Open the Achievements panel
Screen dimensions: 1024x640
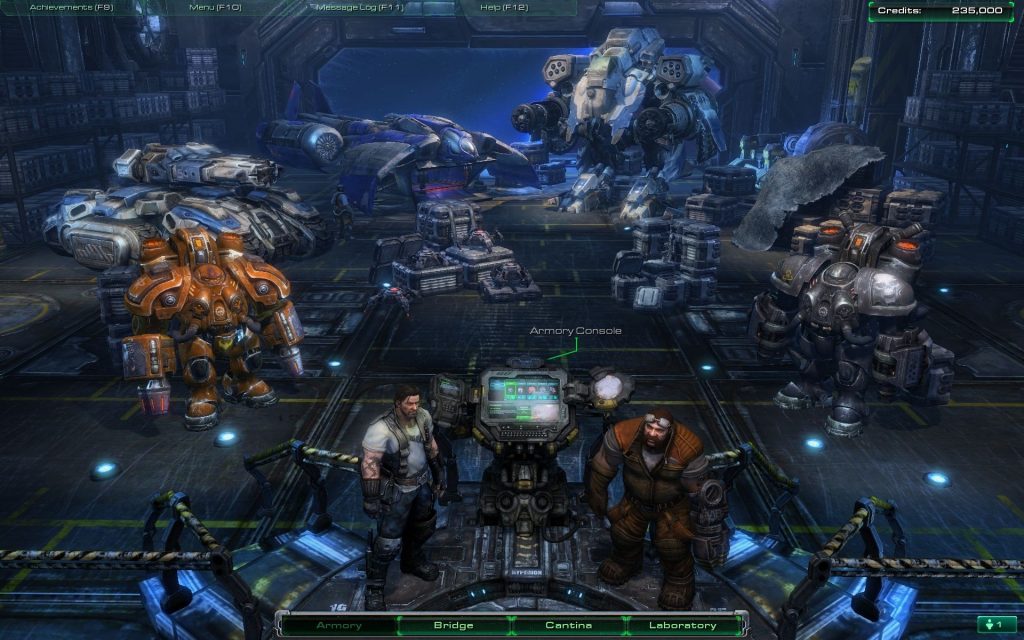pyautogui.click(x=70, y=7)
